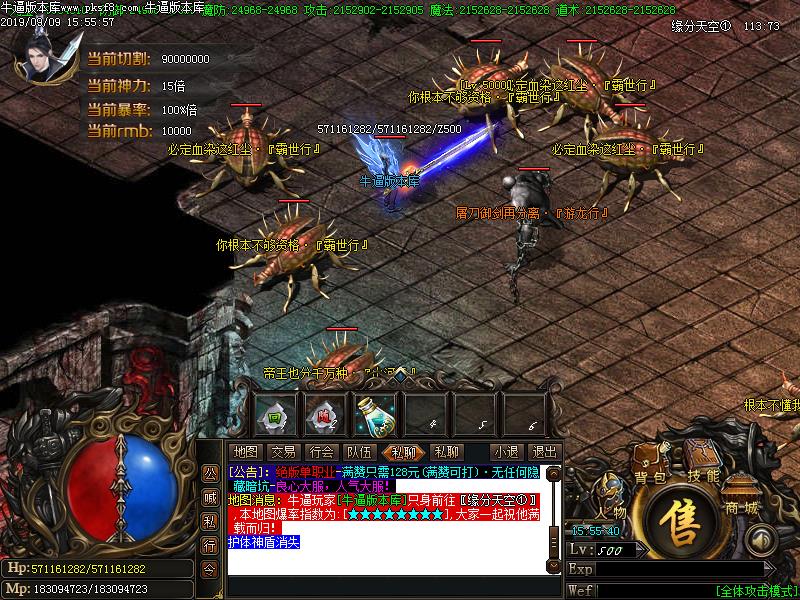Select the 令 chat channel button
This screenshot has height=600, width=800.
[209, 569]
